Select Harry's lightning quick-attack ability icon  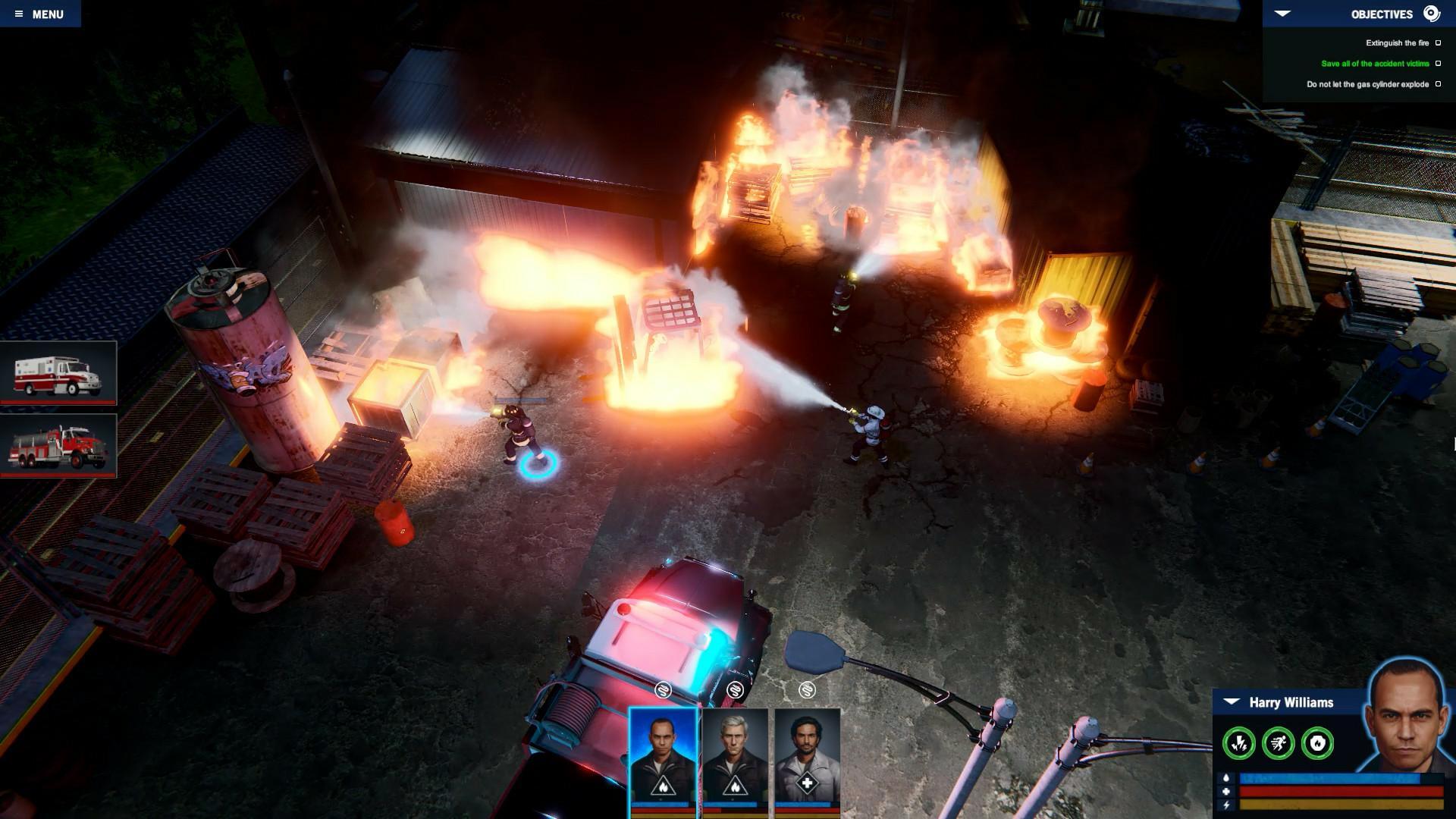point(1238,742)
